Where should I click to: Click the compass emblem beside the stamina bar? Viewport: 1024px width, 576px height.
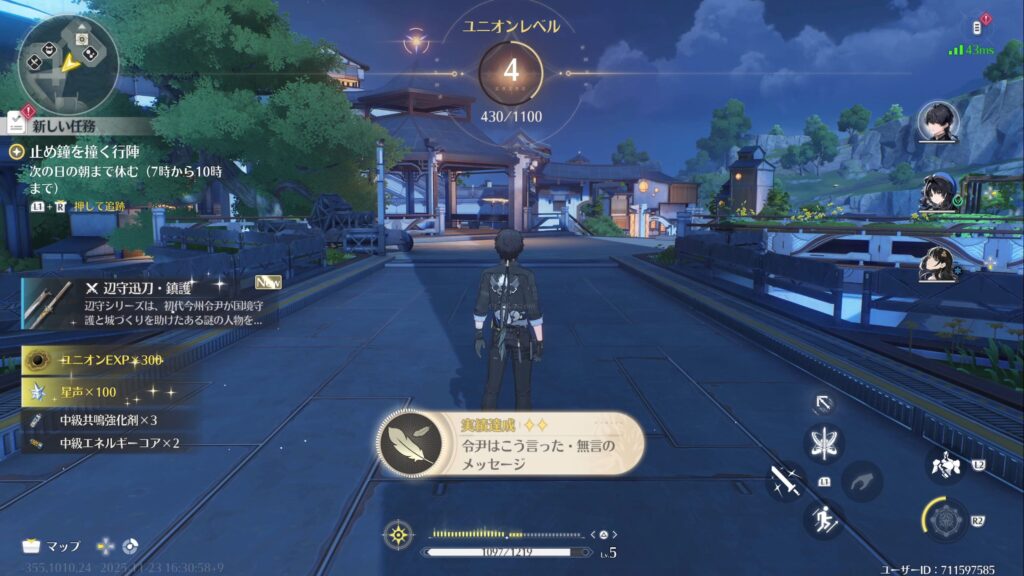tap(399, 535)
